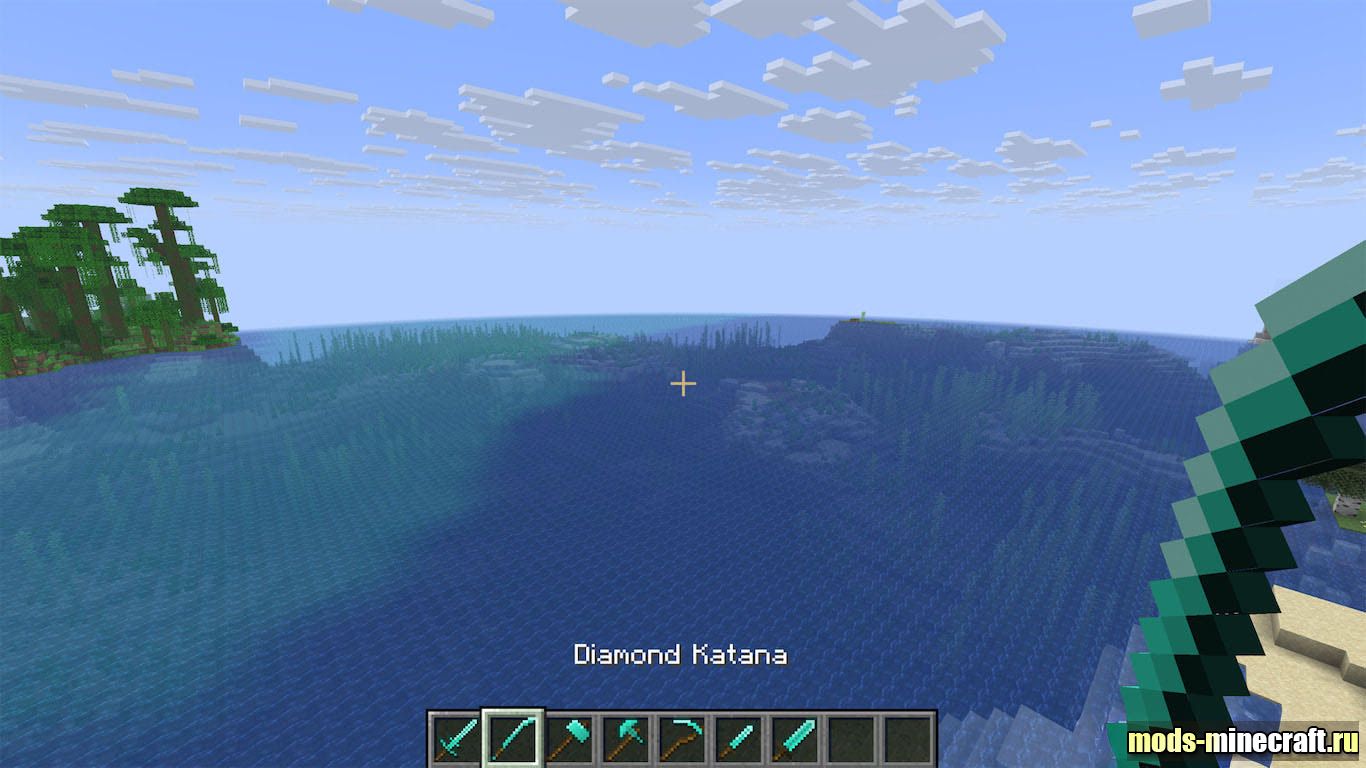Select the diamond broadsword hotbar slot
This screenshot has height=768, width=1366.
(x=795, y=739)
